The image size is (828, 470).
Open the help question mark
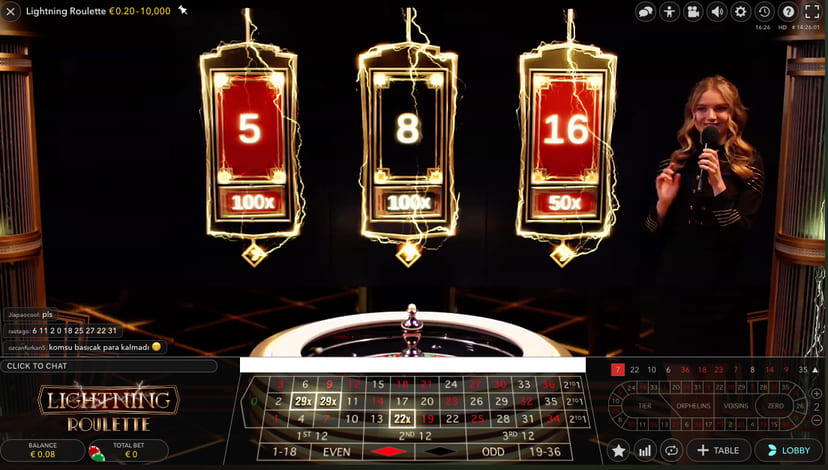pos(788,12)
